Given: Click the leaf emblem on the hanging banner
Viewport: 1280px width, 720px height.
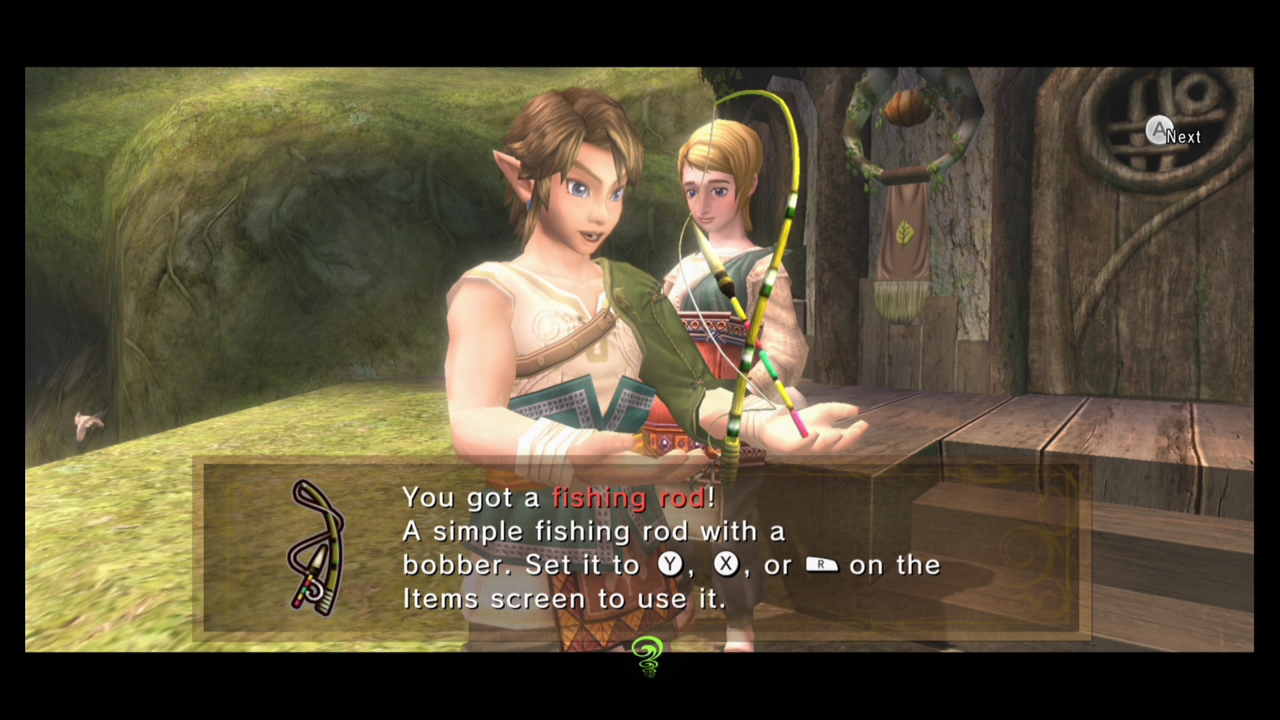Looking at the screenshot, I should pyautogui.click(x=903, y=232).
